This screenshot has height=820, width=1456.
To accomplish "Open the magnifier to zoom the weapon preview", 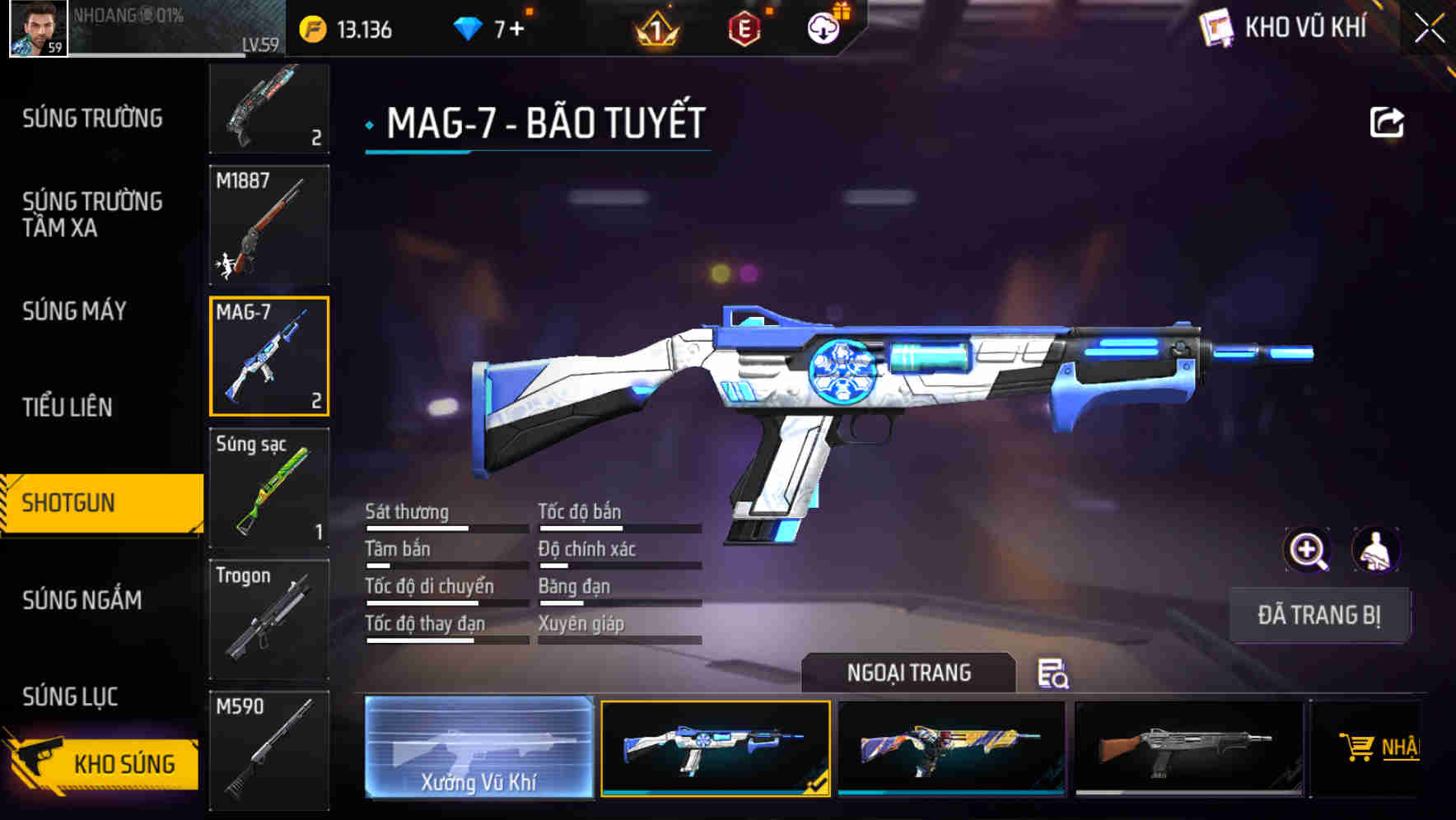I will coord(1308,550).
